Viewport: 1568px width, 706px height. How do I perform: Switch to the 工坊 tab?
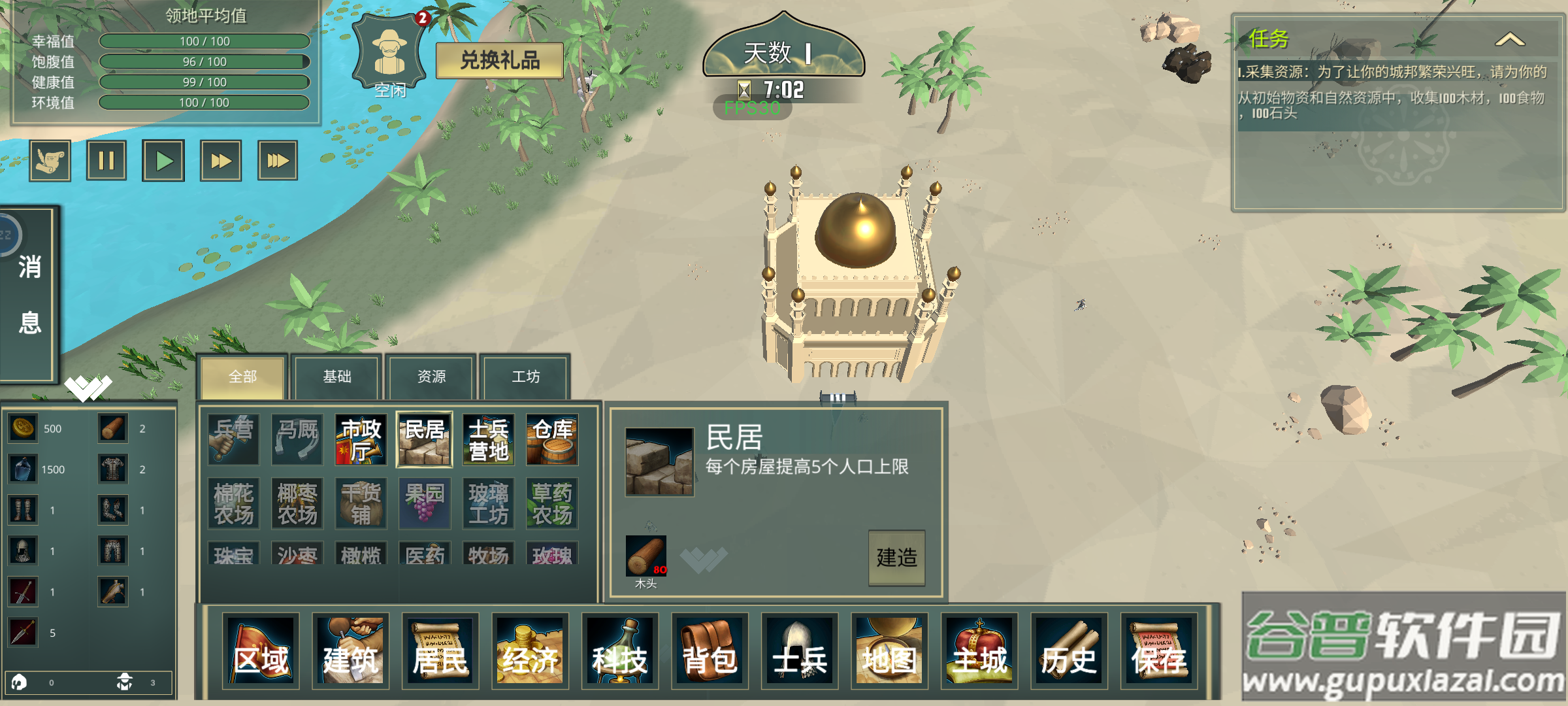click(525, 377)
